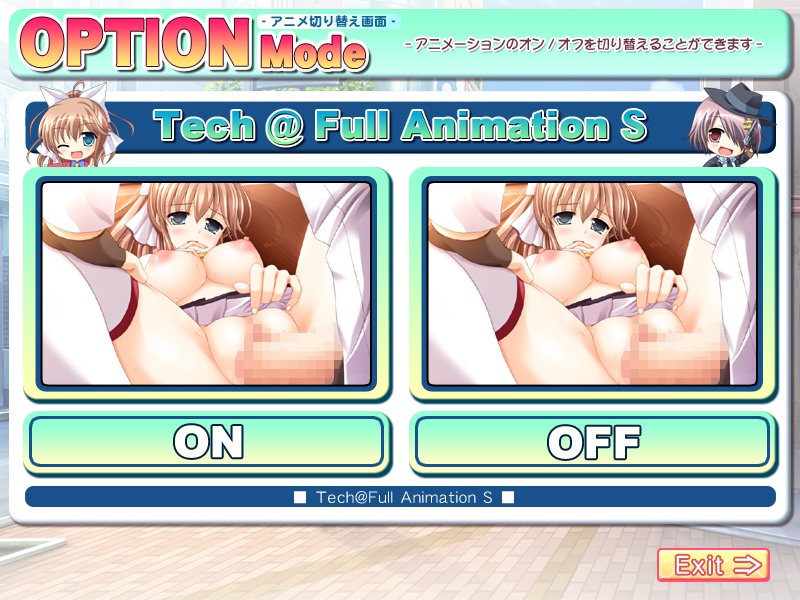Select the preview thumbnail above the ON button

pyautogui.click(x=206, y=285)
